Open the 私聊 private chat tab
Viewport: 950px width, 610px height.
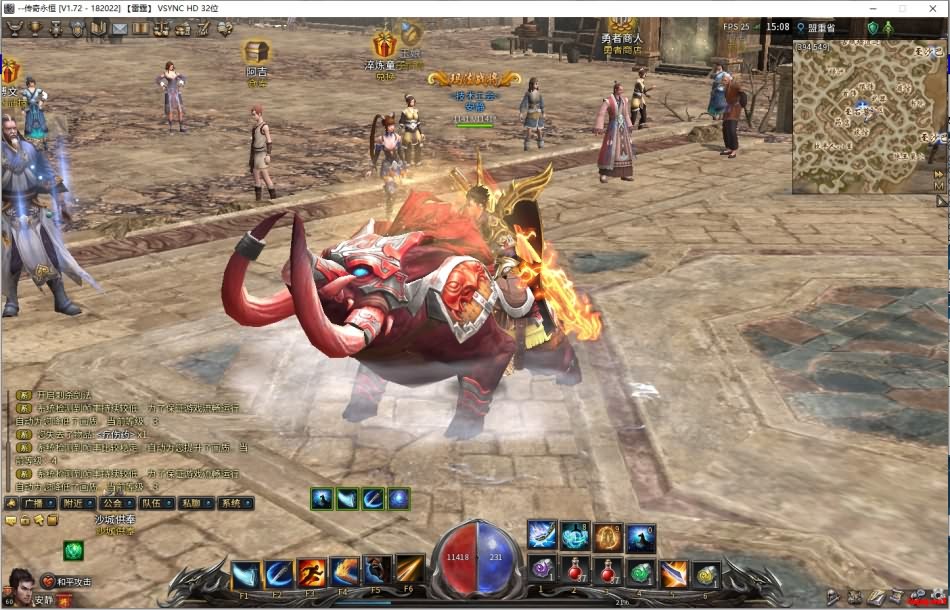click(196, 503)
